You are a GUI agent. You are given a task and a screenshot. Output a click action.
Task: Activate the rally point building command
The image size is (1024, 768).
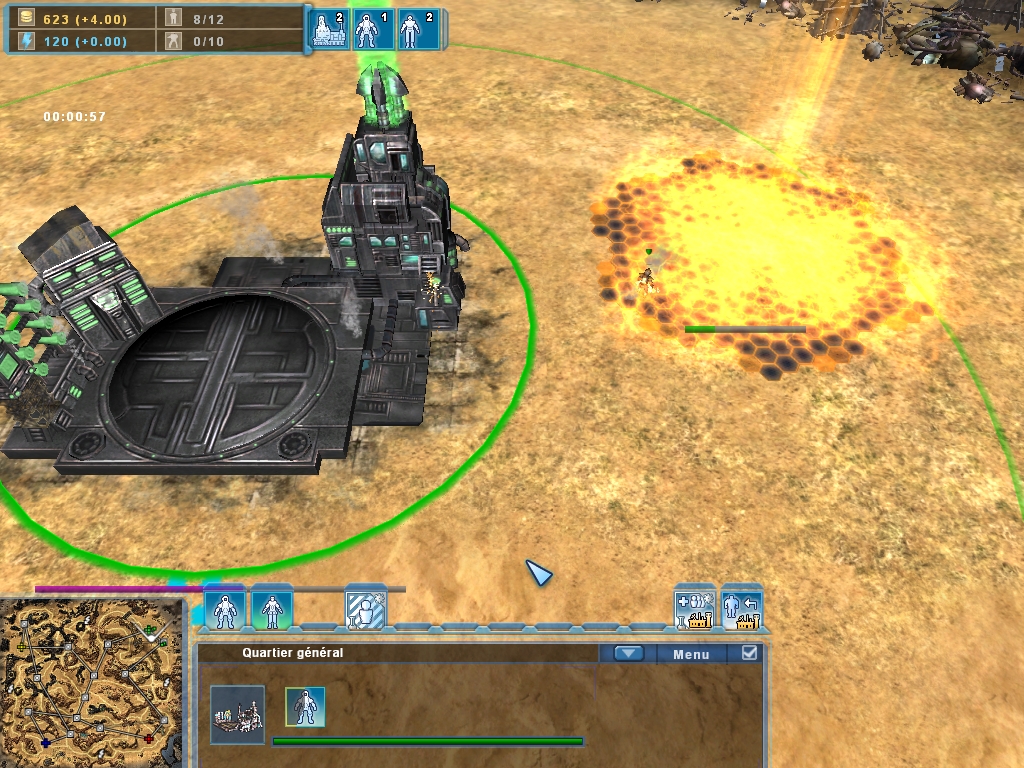[x=695, y=608]
